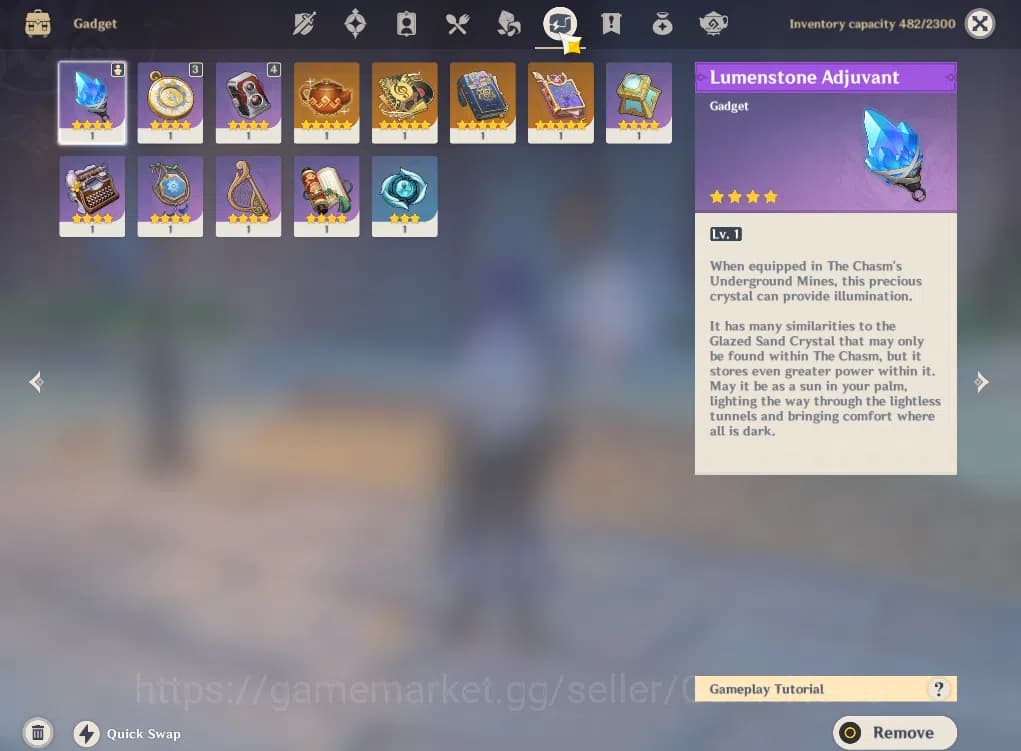
Task: Show the Character Development Items tab
Action: click(406, 23)
